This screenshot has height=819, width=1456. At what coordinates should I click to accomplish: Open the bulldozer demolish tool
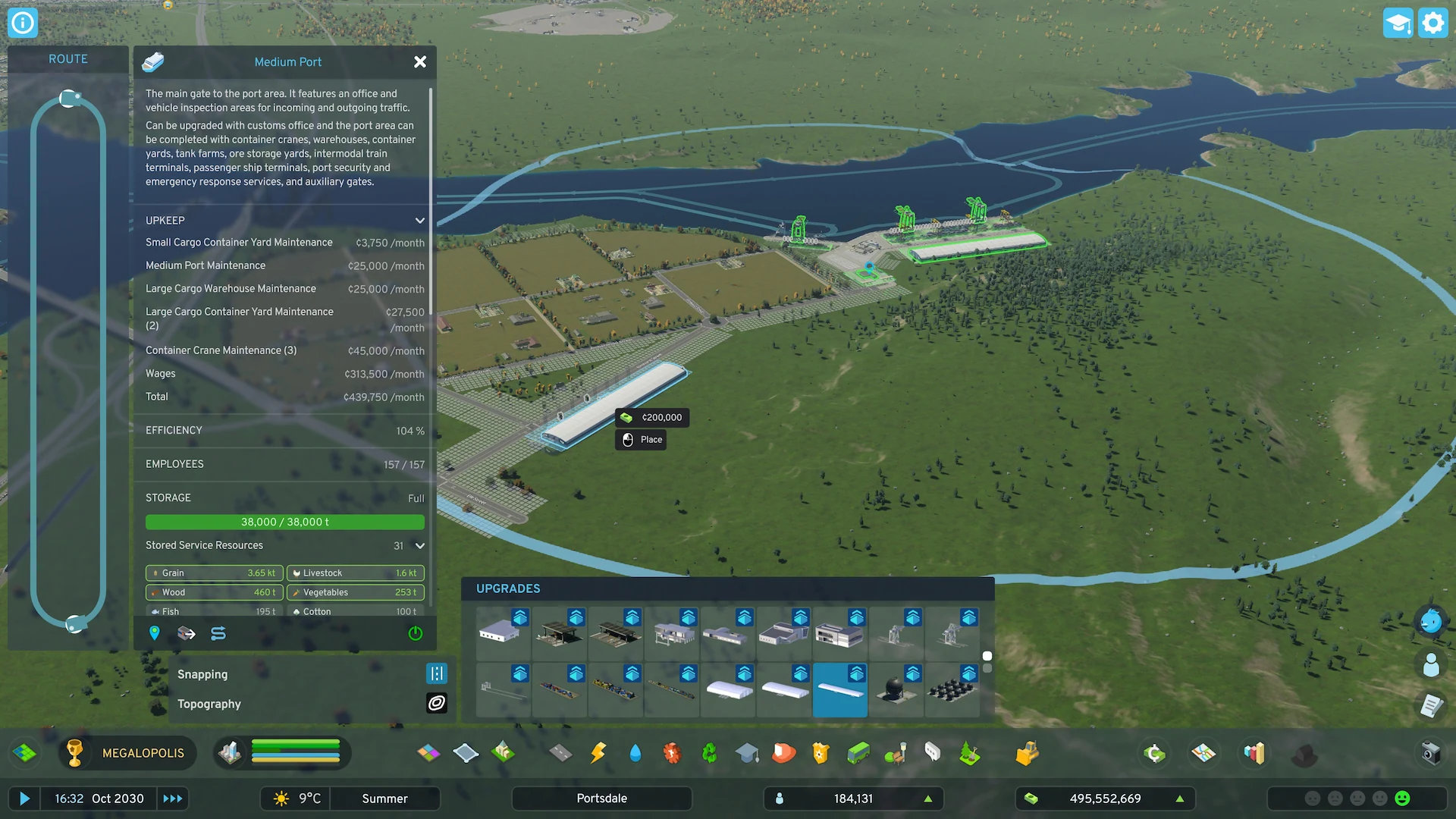click(x=1027, y=753)
